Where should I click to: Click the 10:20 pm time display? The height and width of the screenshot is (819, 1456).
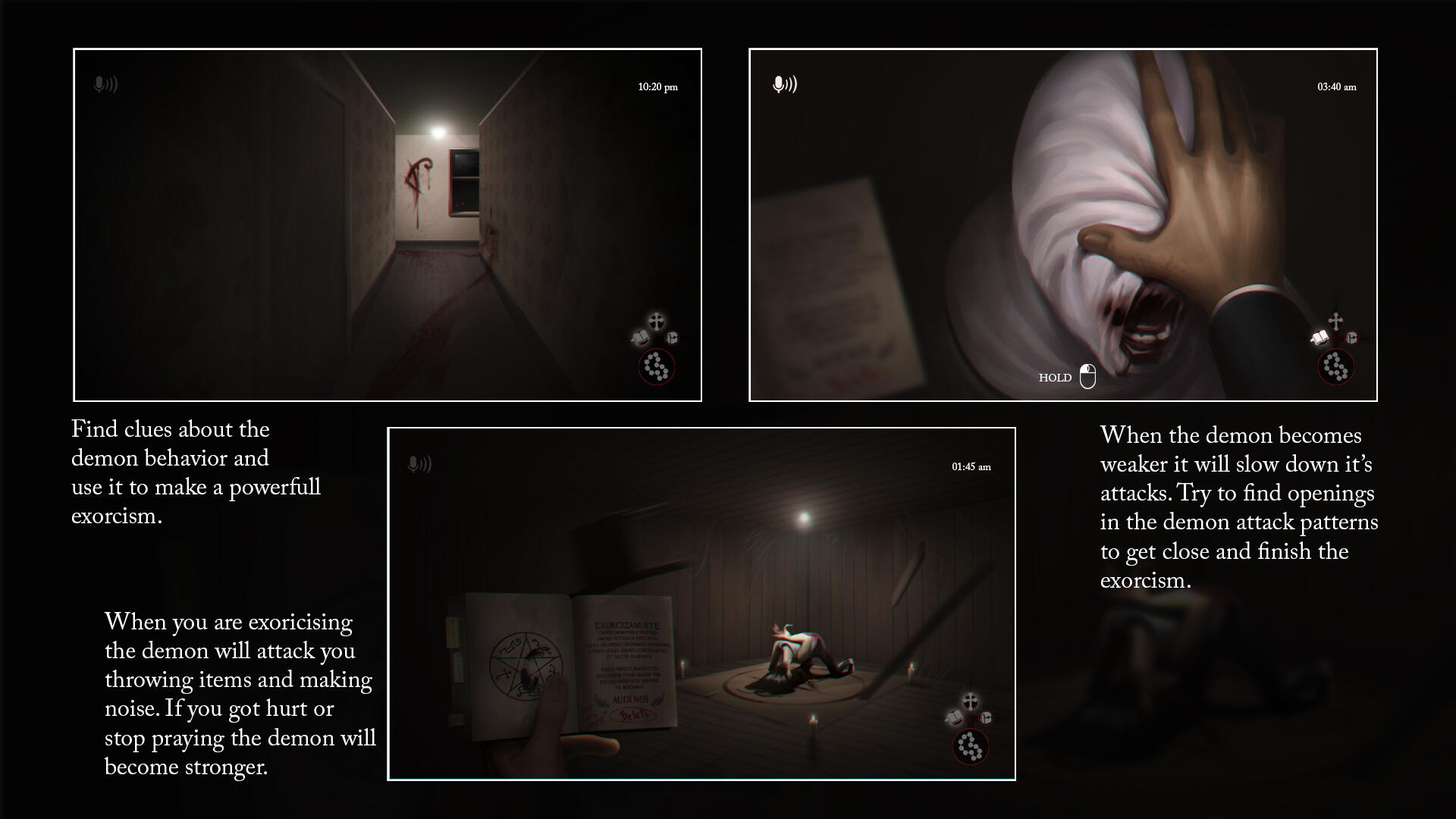(x=657, y=88)
